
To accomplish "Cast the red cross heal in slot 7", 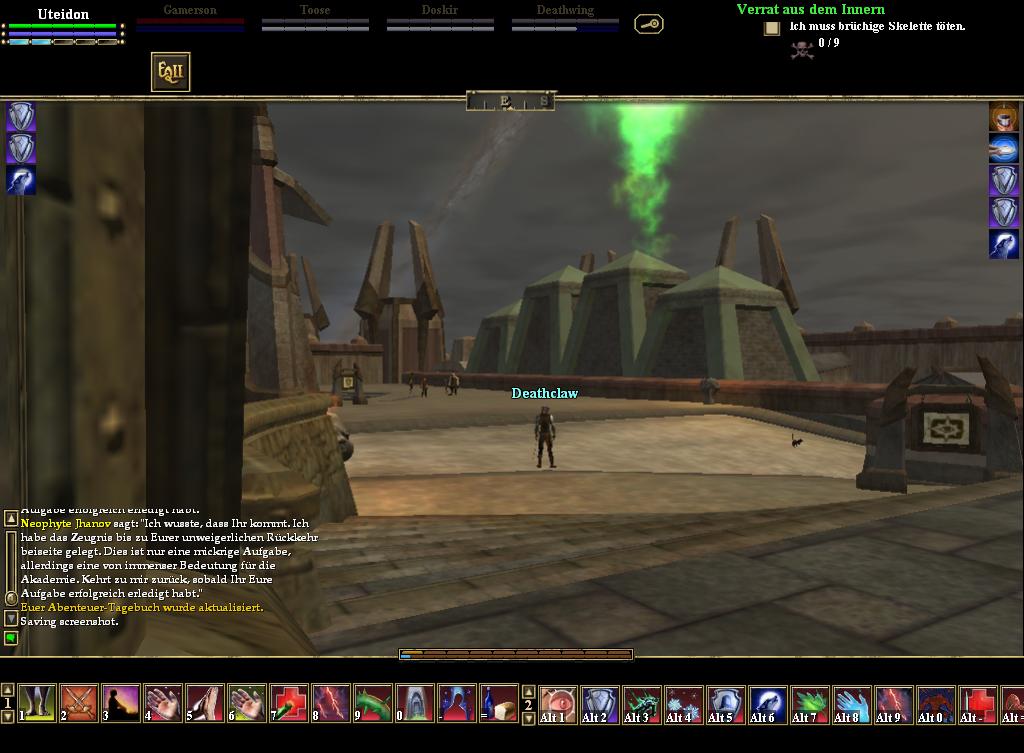I will point(289,703).
